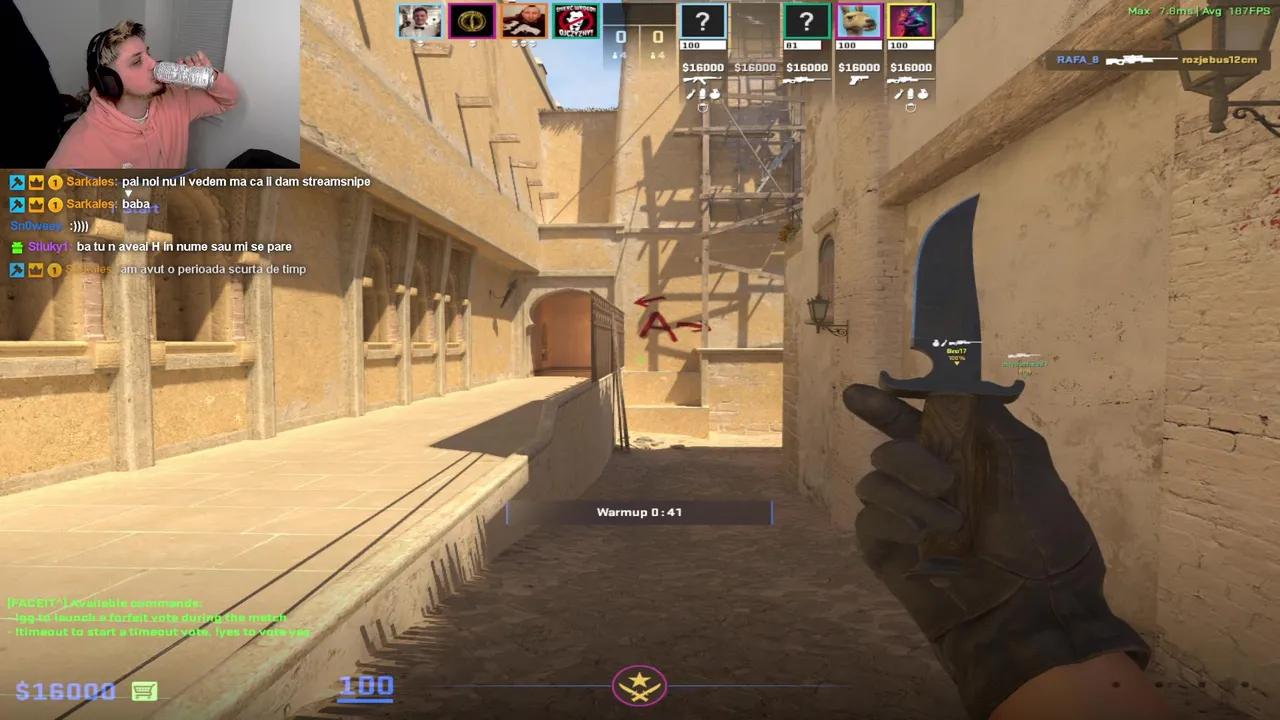Click the camel avatar in the scoreboard
The width and height of the screenshot is (1280, 720).
pyautogui.click(x=858, y=21)
